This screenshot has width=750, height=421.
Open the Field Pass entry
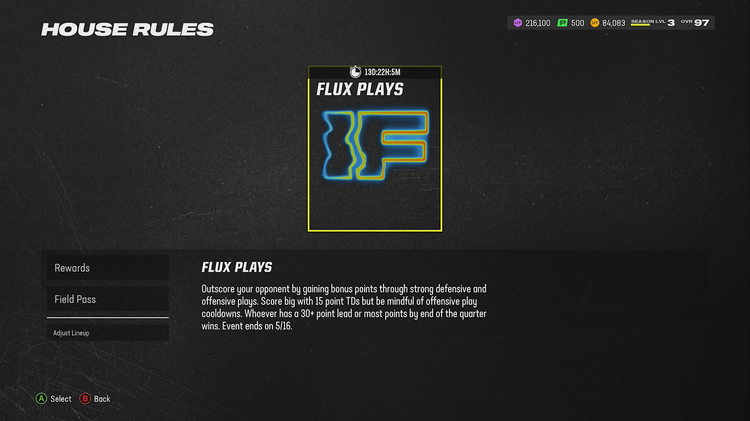106,299
